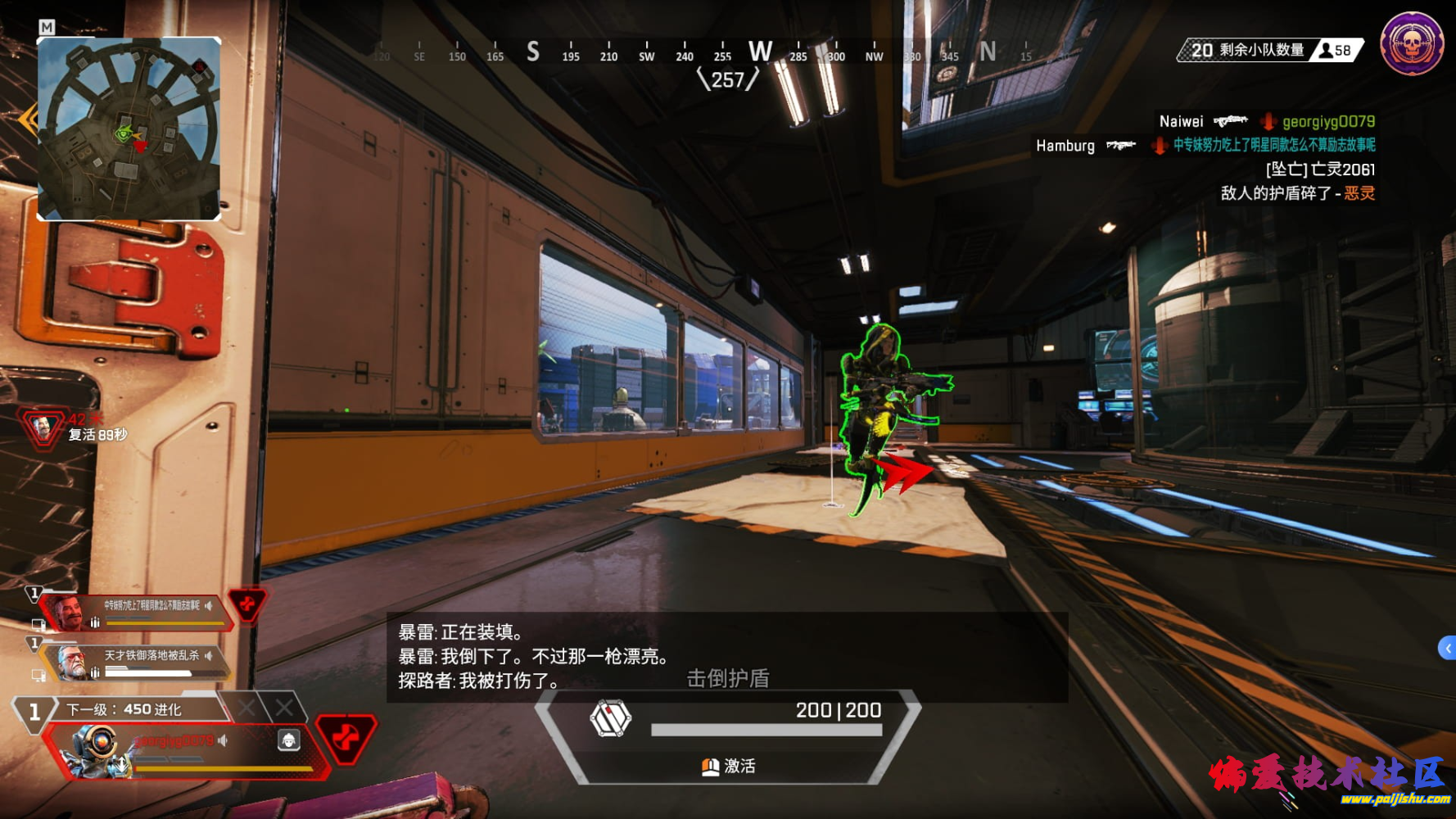Select the Hamburg entry in the kill feed
Image resolution: width=1456 pixels, height=819 pixels.
point(1065,146)
